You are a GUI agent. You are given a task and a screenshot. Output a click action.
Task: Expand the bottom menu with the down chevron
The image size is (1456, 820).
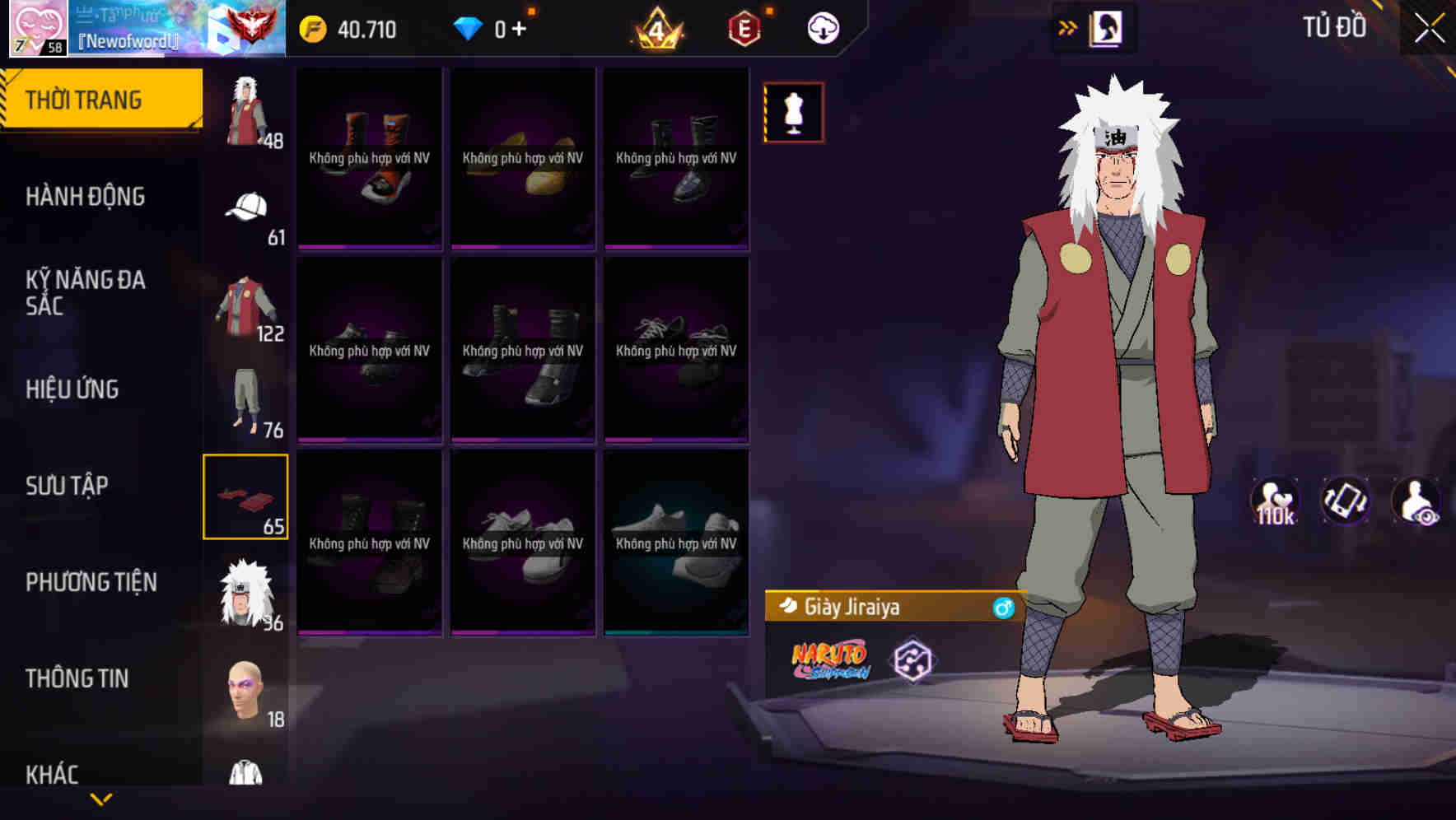[x=101, y=799]
